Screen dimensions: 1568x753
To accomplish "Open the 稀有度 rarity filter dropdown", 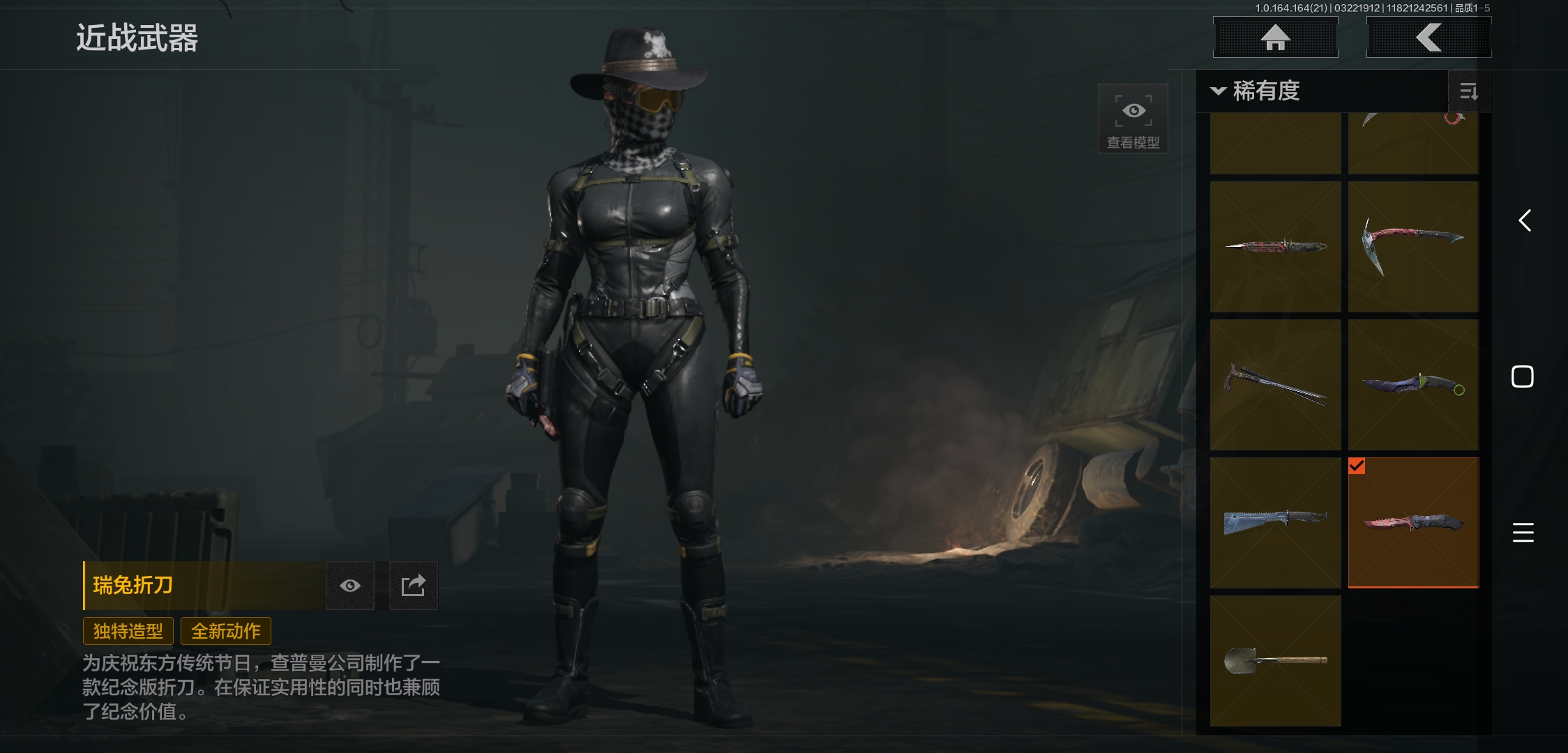I will [1257, 91].
